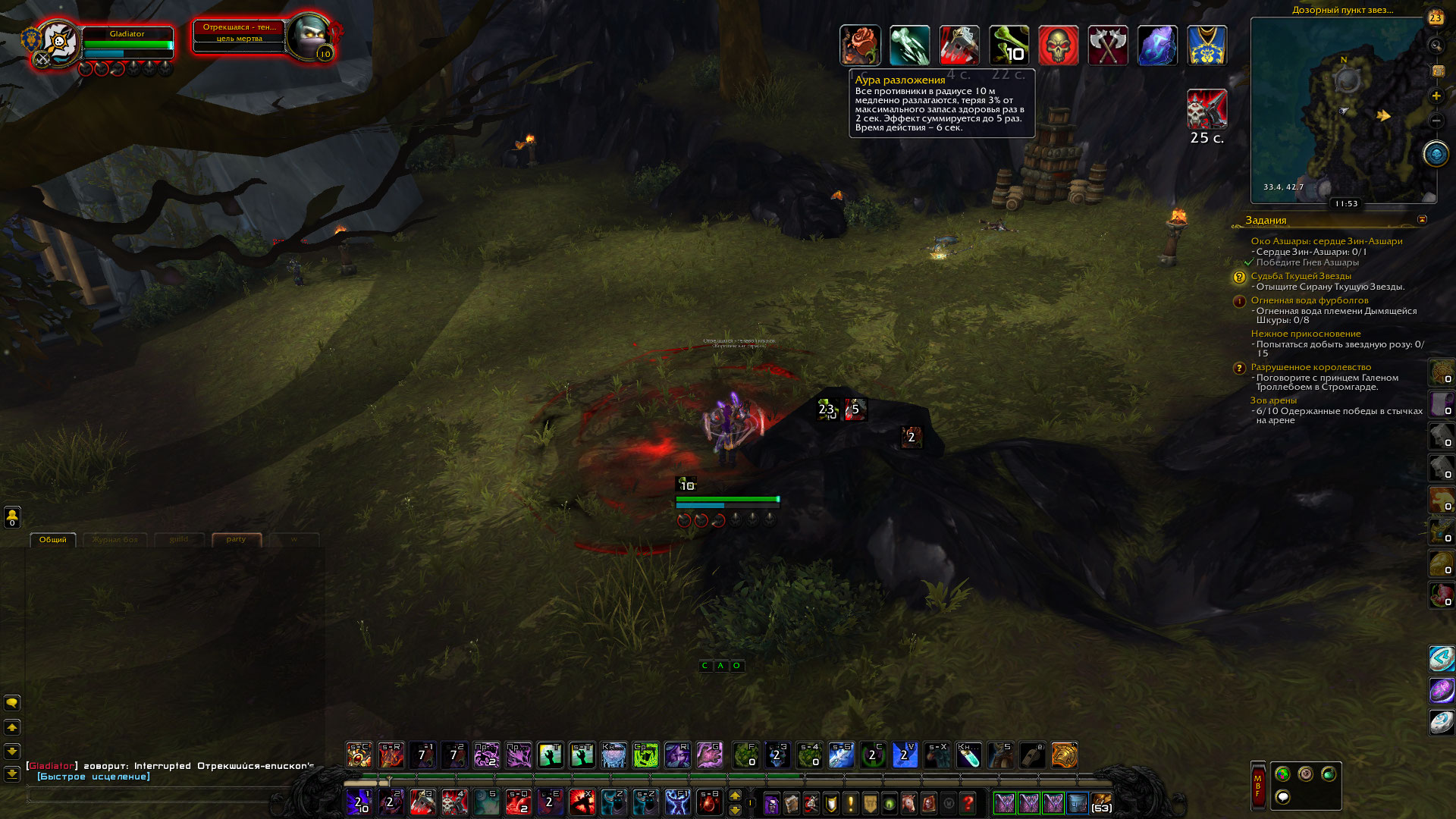The height and width of the screenshot is (819, 1456).
Task: Click the Alliance tabard buff icon
Action: [x=1207, y=45]
